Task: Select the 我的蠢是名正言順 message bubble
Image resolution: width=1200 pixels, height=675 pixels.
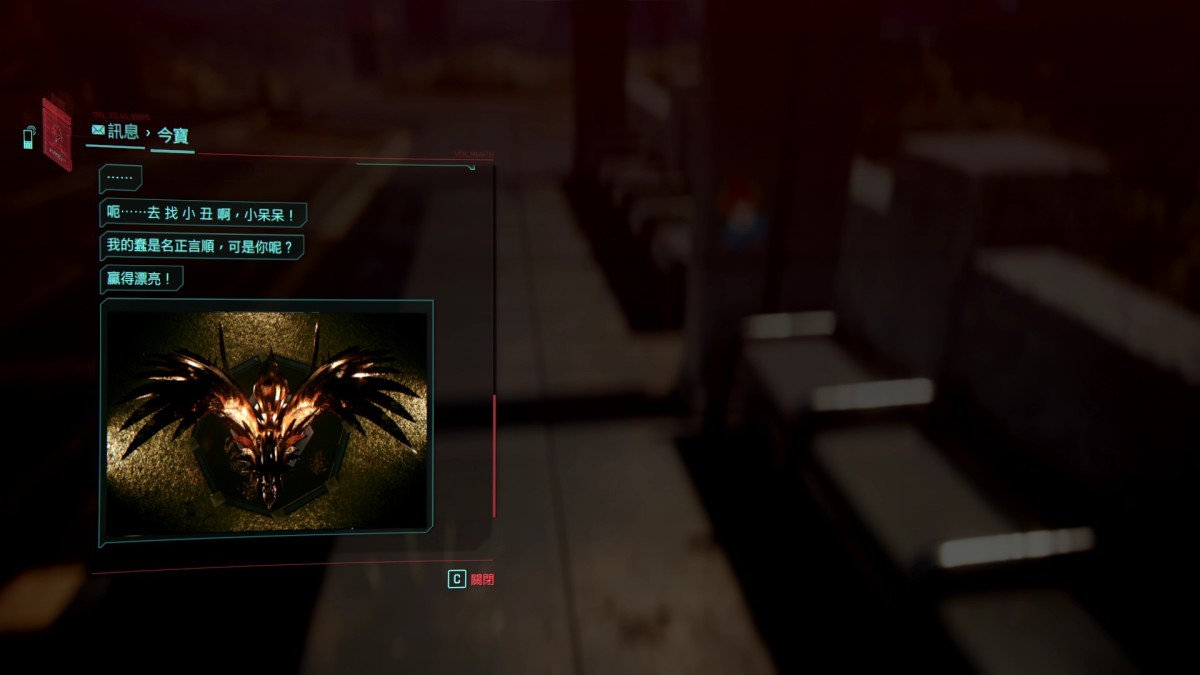Action: click(205, 246)
